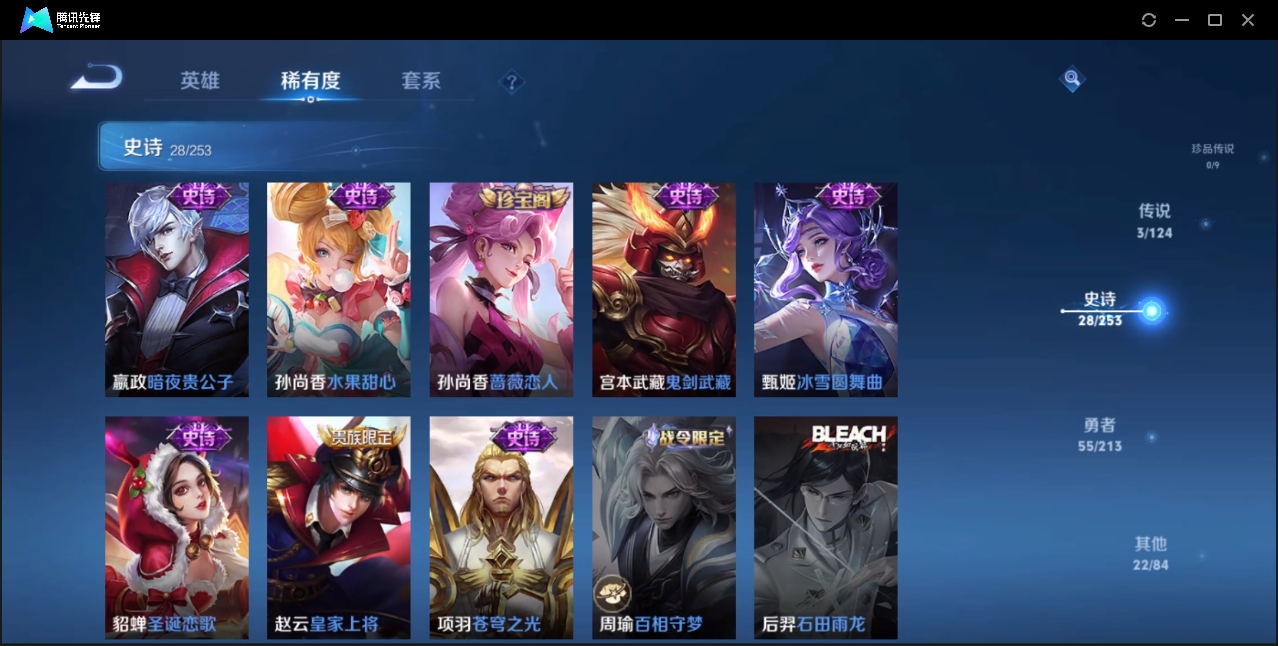1278x646 pixels.
Task: Select the 稀有度 tab
Action: (x=310, y=81)
